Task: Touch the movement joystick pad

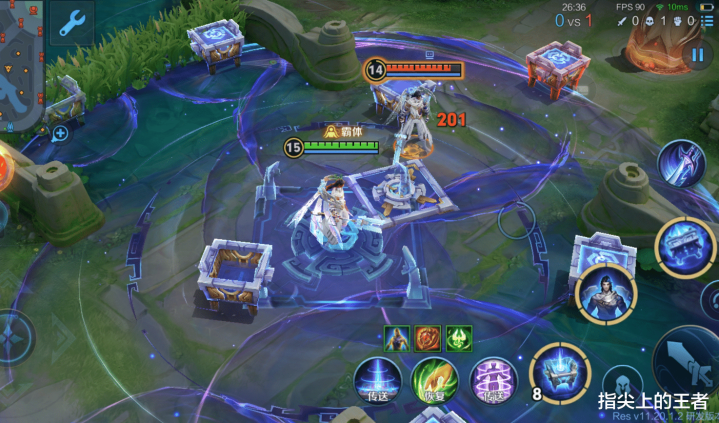Action: point(12,338)
